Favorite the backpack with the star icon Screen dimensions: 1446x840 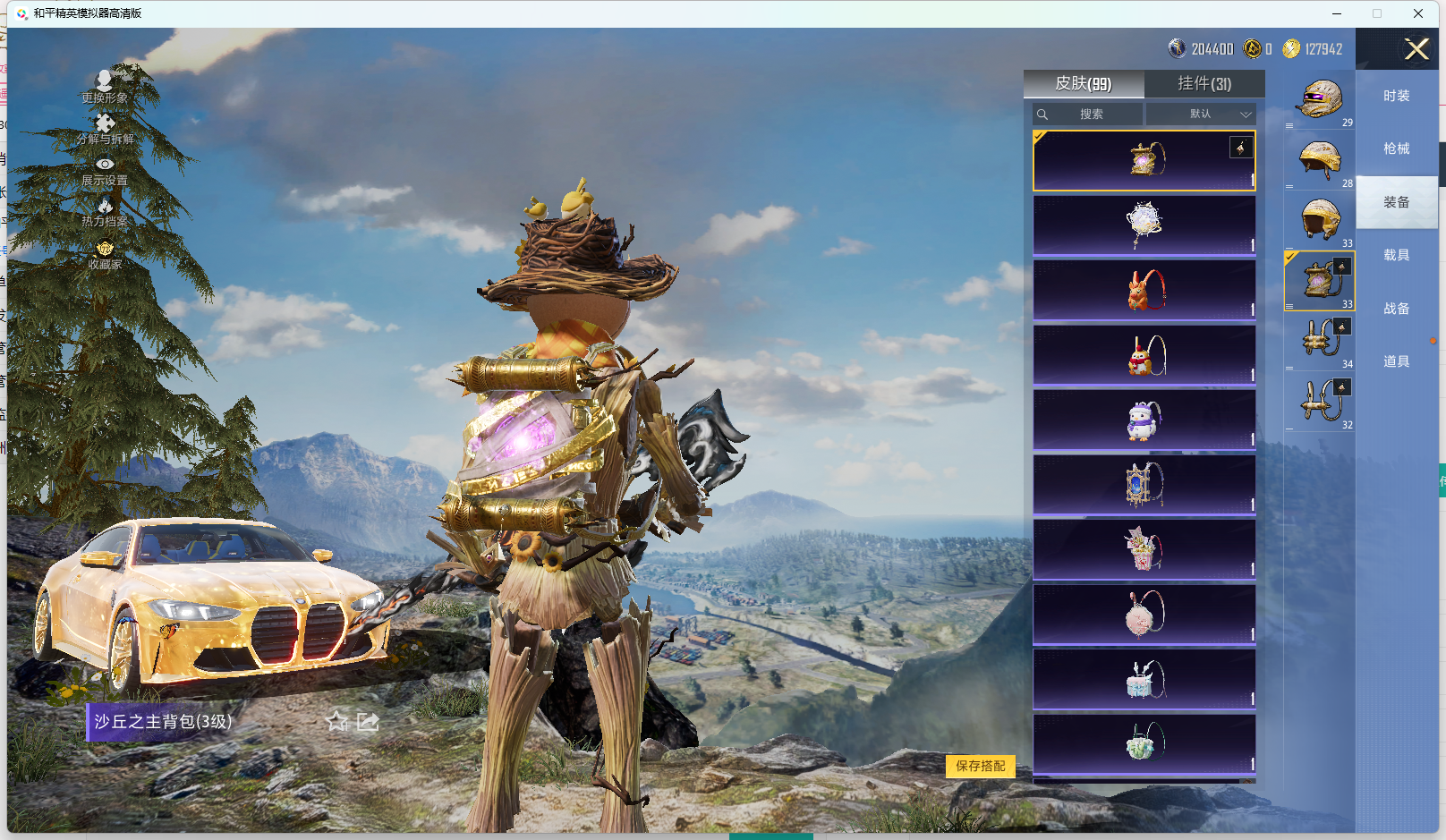(x=337, y=721)
